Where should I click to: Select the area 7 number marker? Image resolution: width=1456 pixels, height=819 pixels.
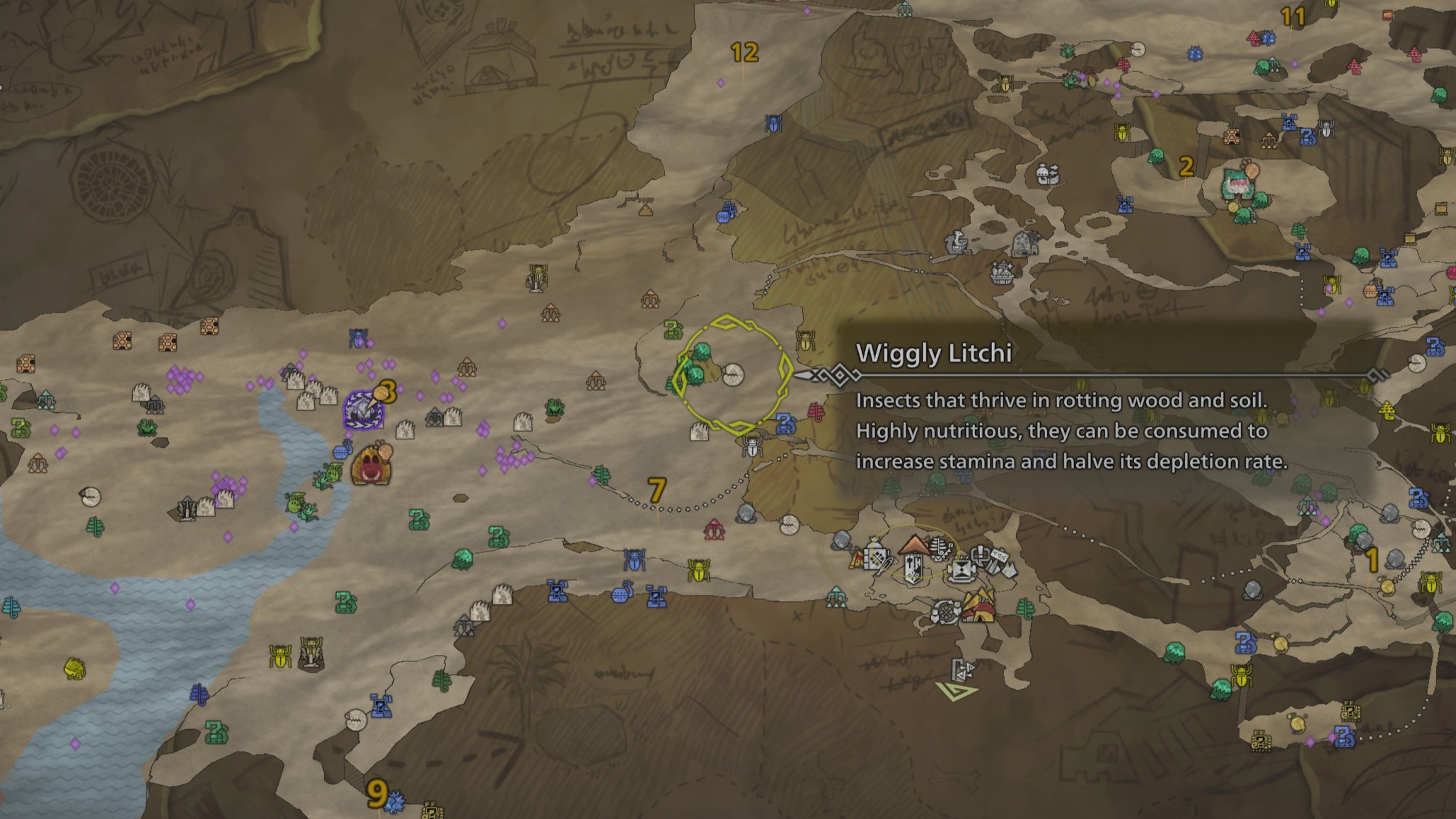657,489
